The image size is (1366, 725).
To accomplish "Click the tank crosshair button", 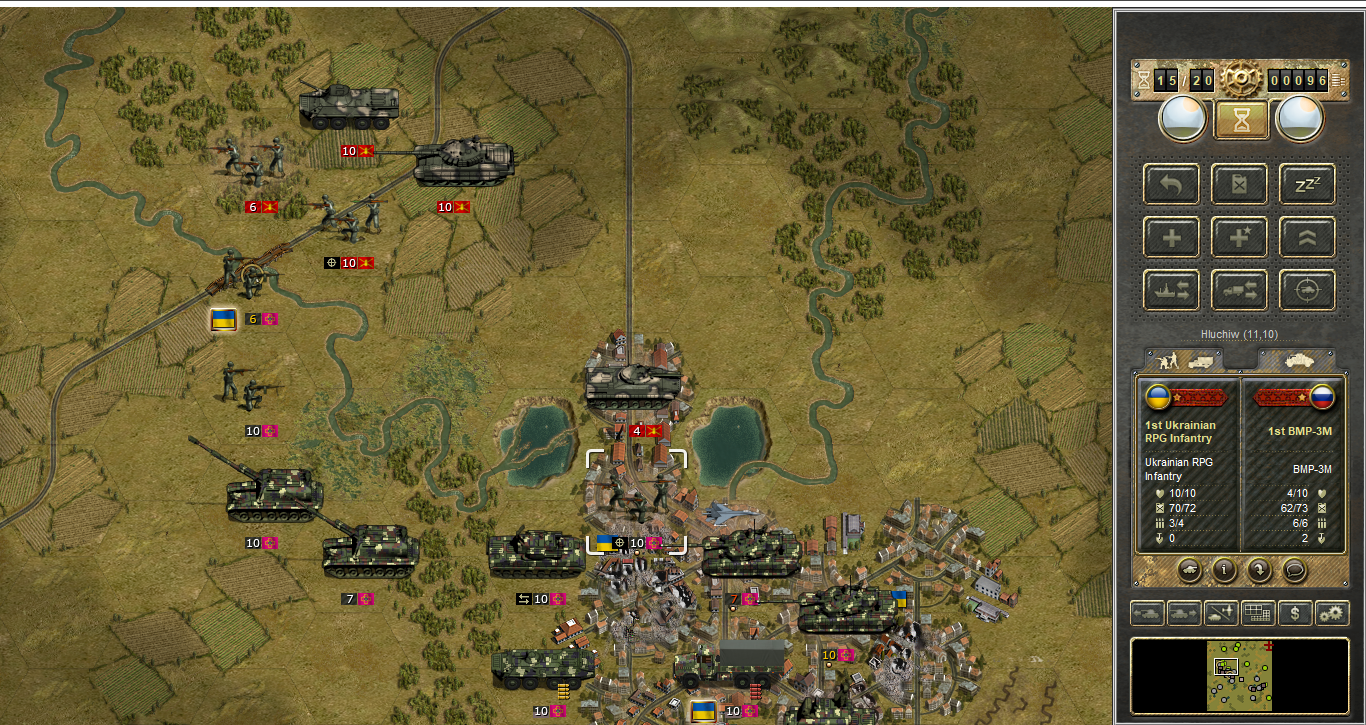I will [1307, 290].
